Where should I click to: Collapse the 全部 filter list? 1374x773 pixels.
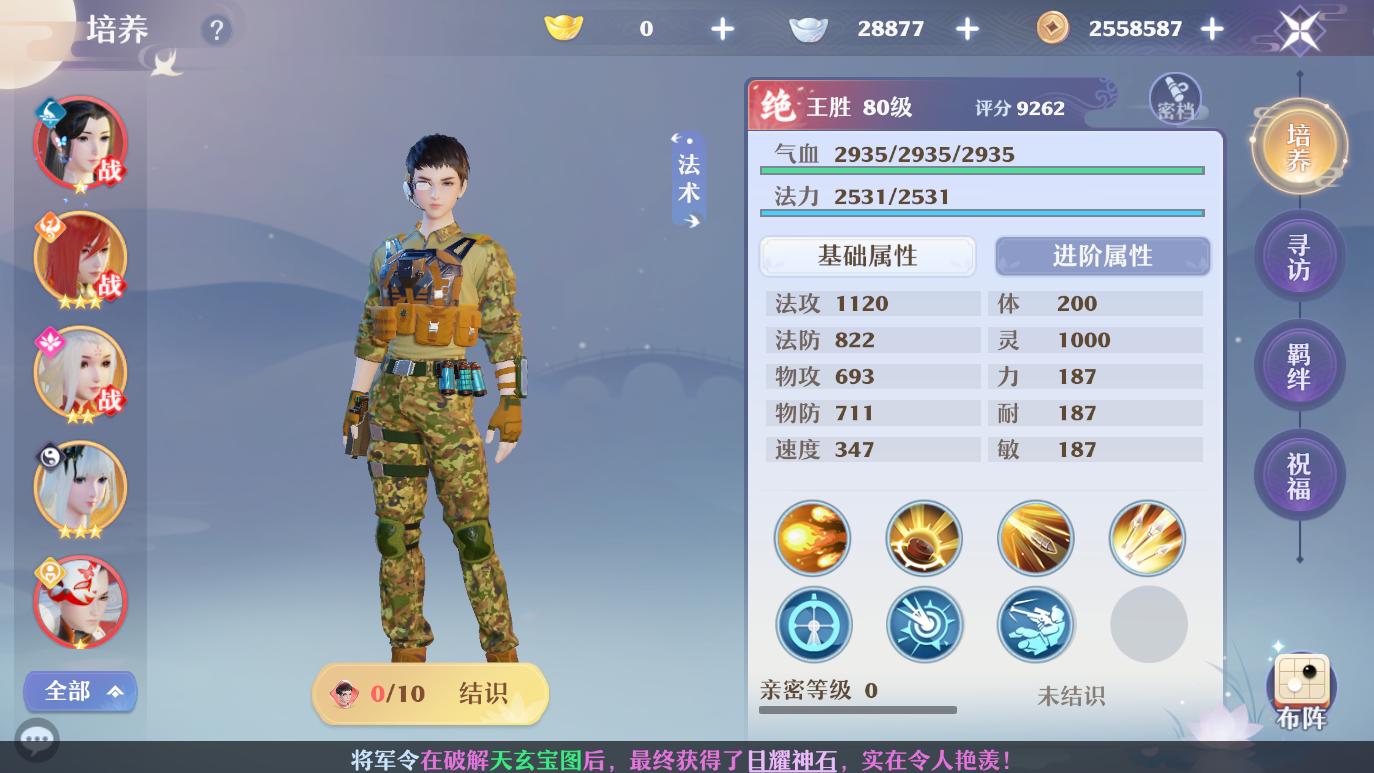(80, 691)
